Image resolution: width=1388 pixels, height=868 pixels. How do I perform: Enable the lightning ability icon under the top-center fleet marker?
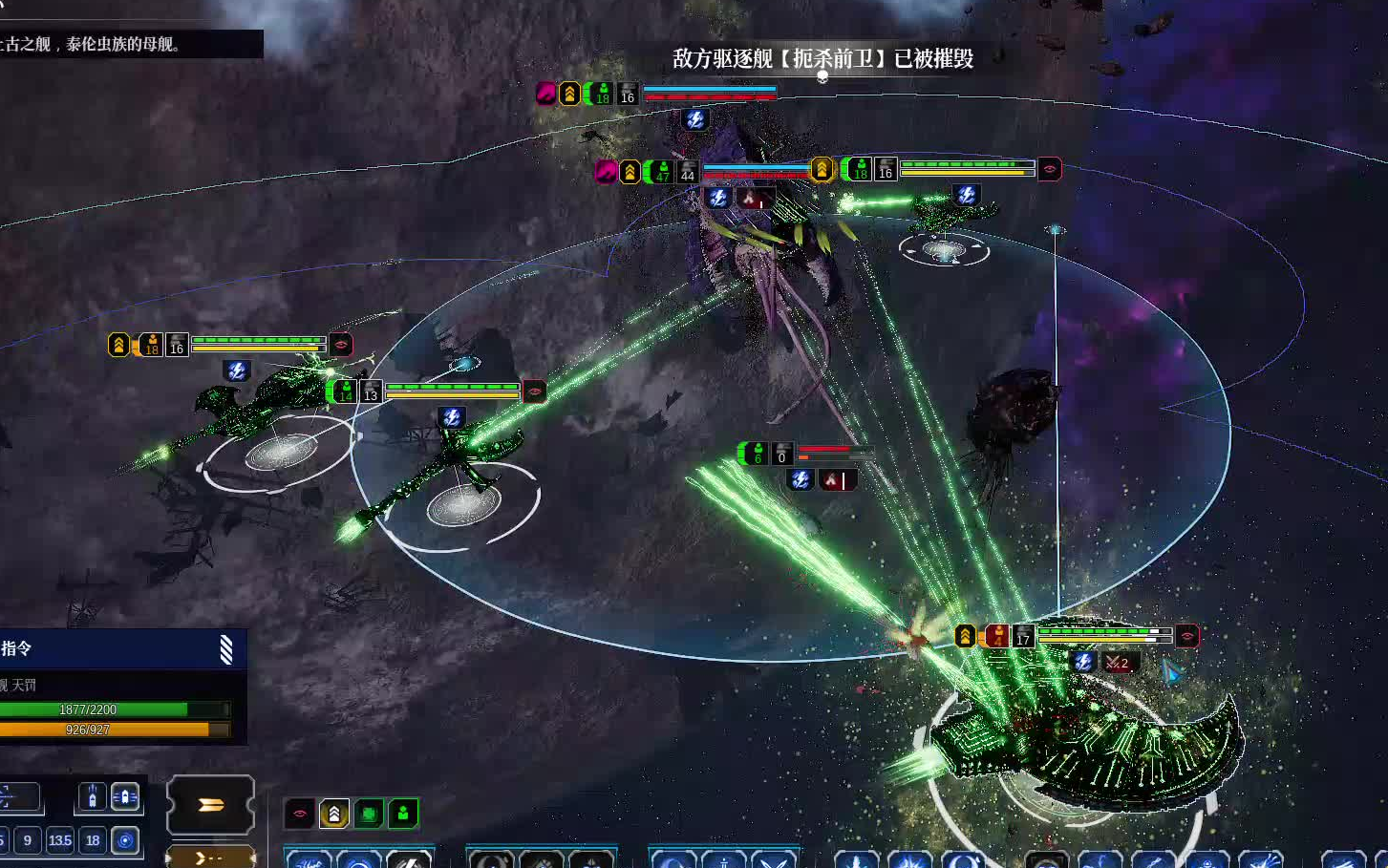point(695,120)
